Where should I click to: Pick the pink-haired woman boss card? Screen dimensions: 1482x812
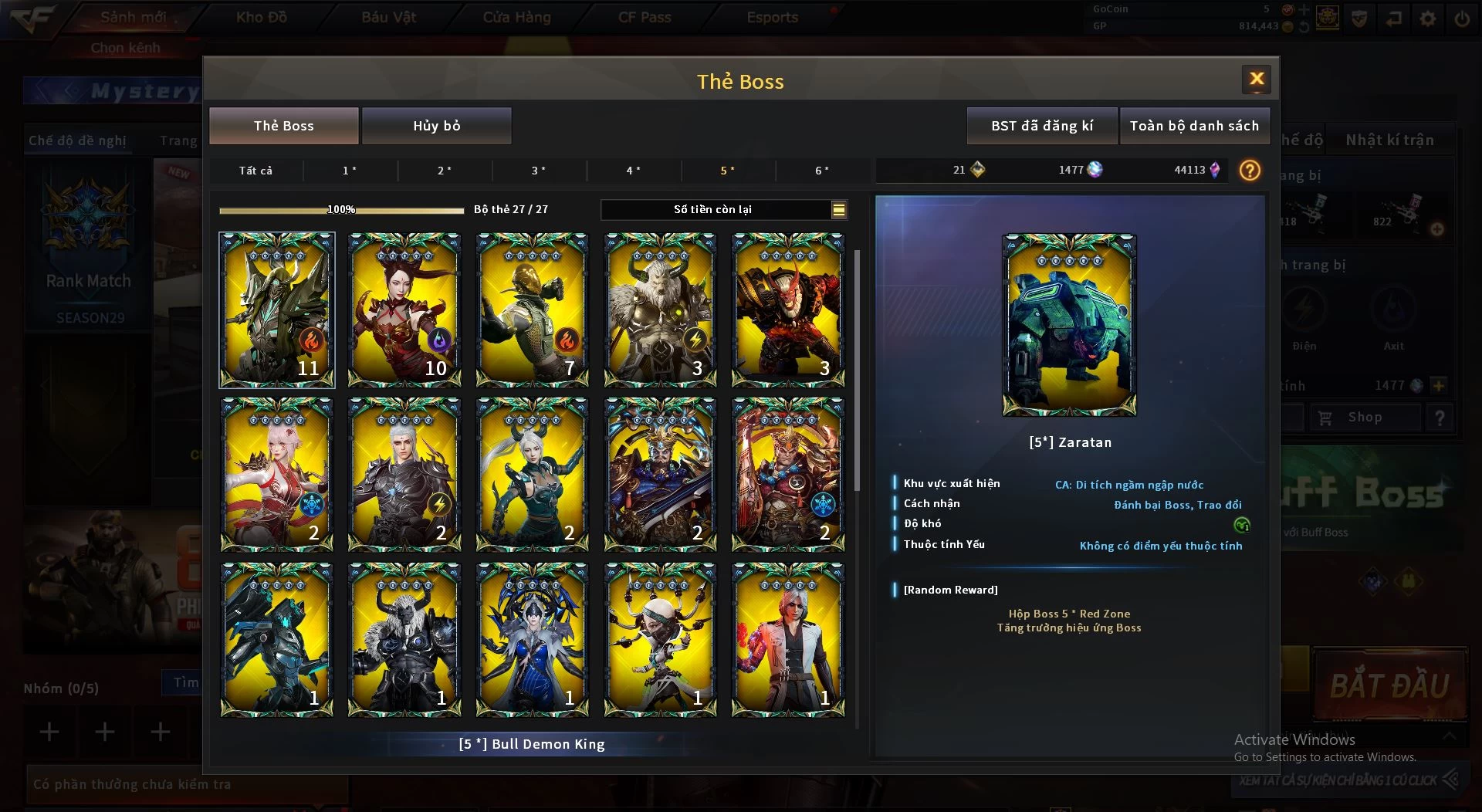coord(277,475)
